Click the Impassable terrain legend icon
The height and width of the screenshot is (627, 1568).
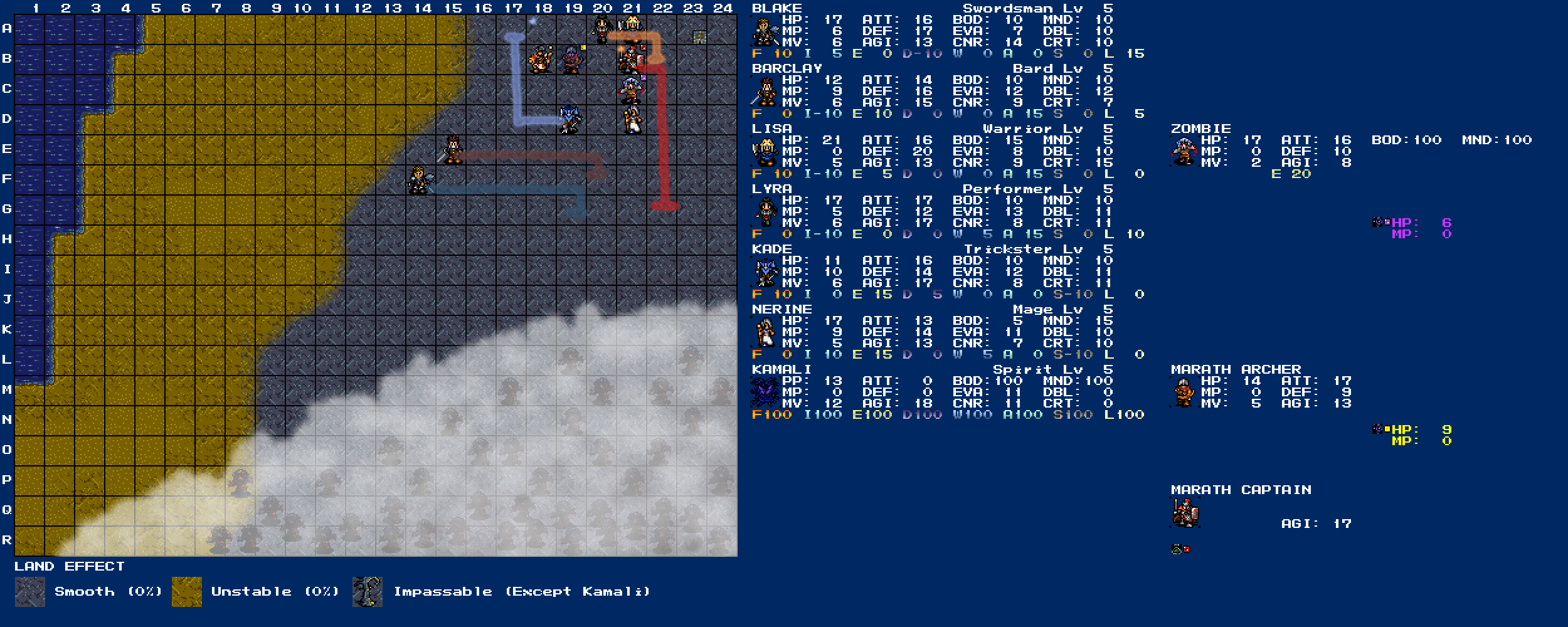point(368,592)
